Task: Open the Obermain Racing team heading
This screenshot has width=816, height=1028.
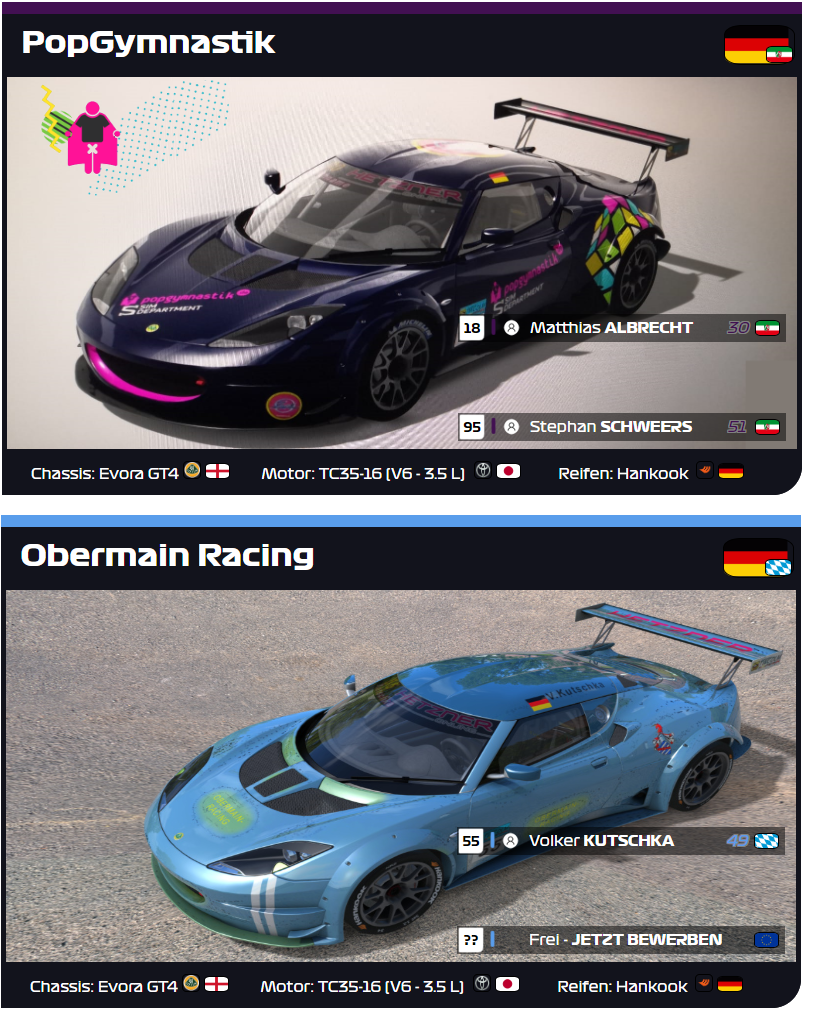Action: point(167,555)
